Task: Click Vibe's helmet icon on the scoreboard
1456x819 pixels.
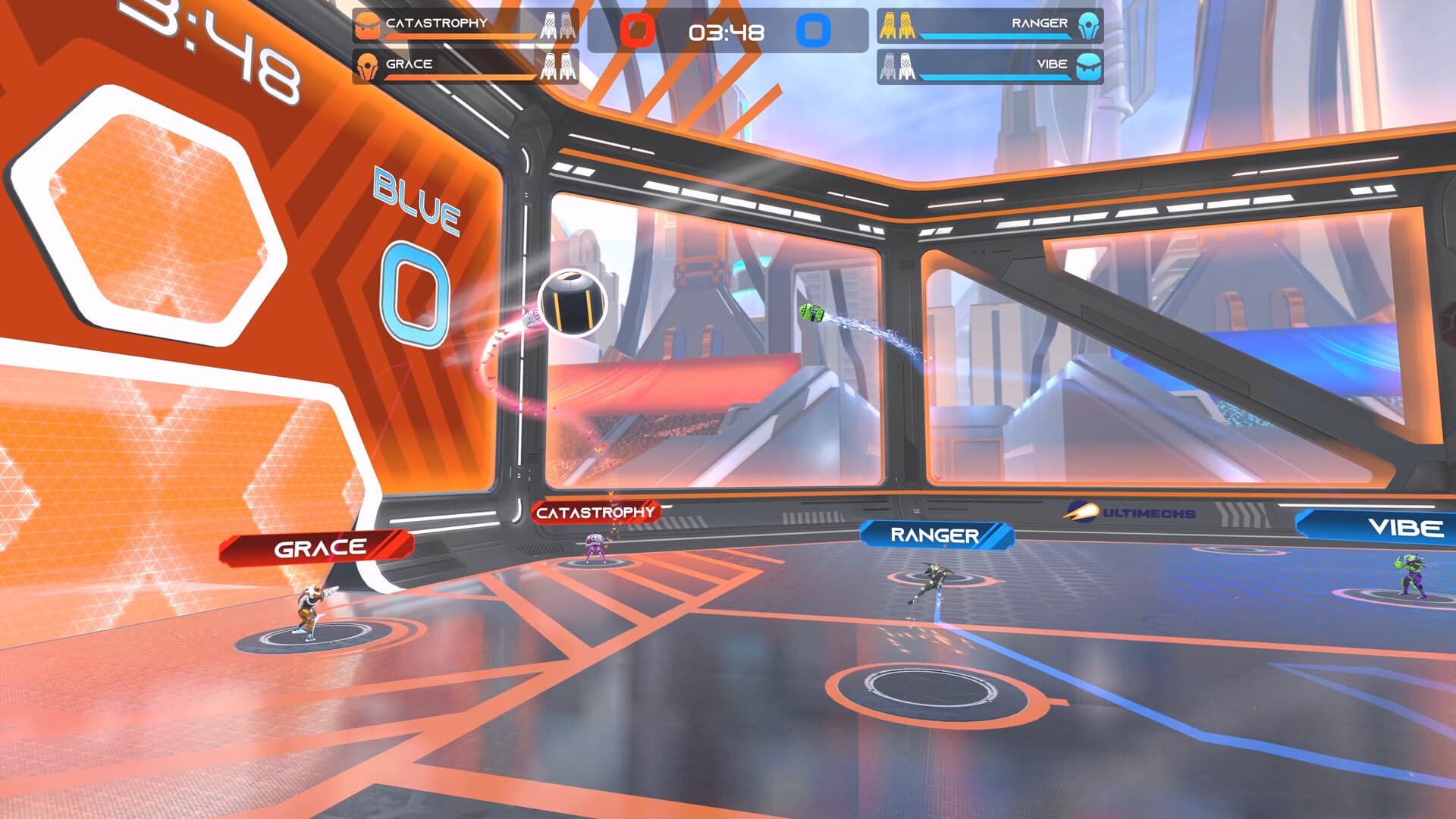Action: (1090, 64)
